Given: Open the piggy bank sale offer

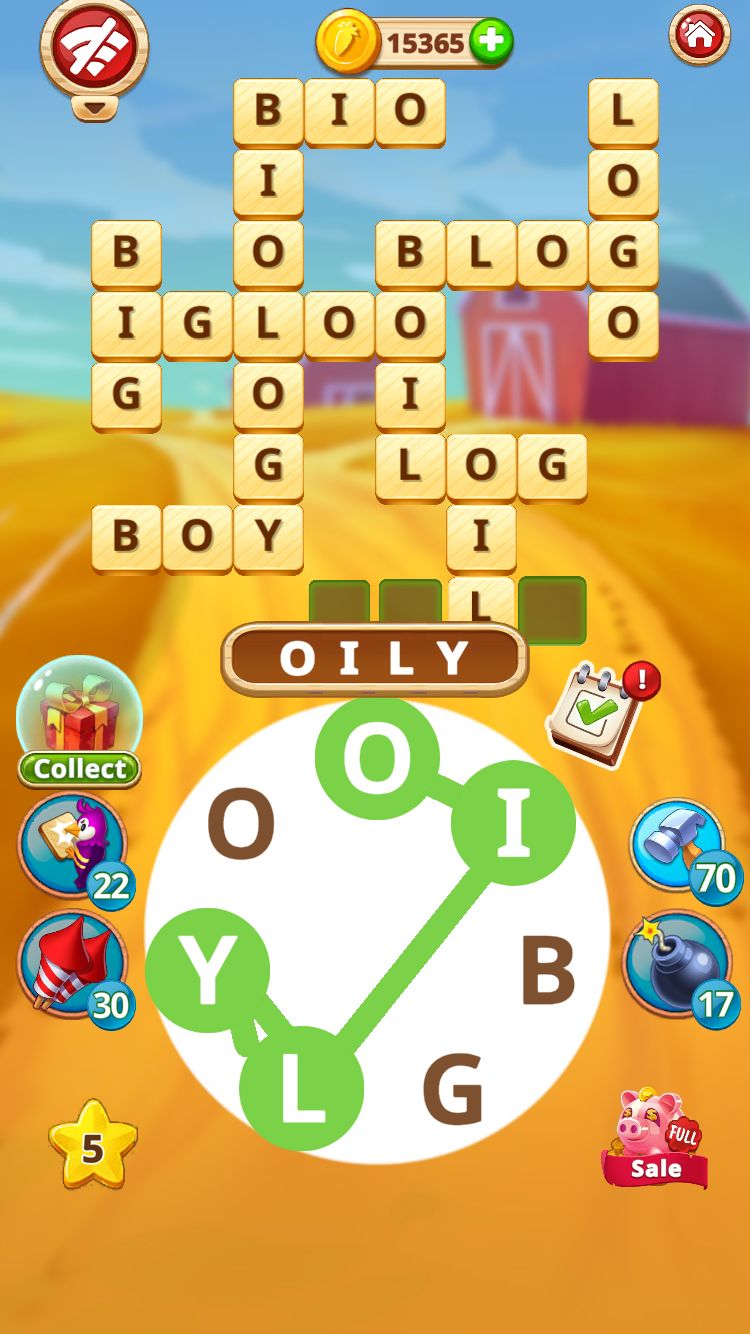Looking at the screenshot, I should [656, 1138].
